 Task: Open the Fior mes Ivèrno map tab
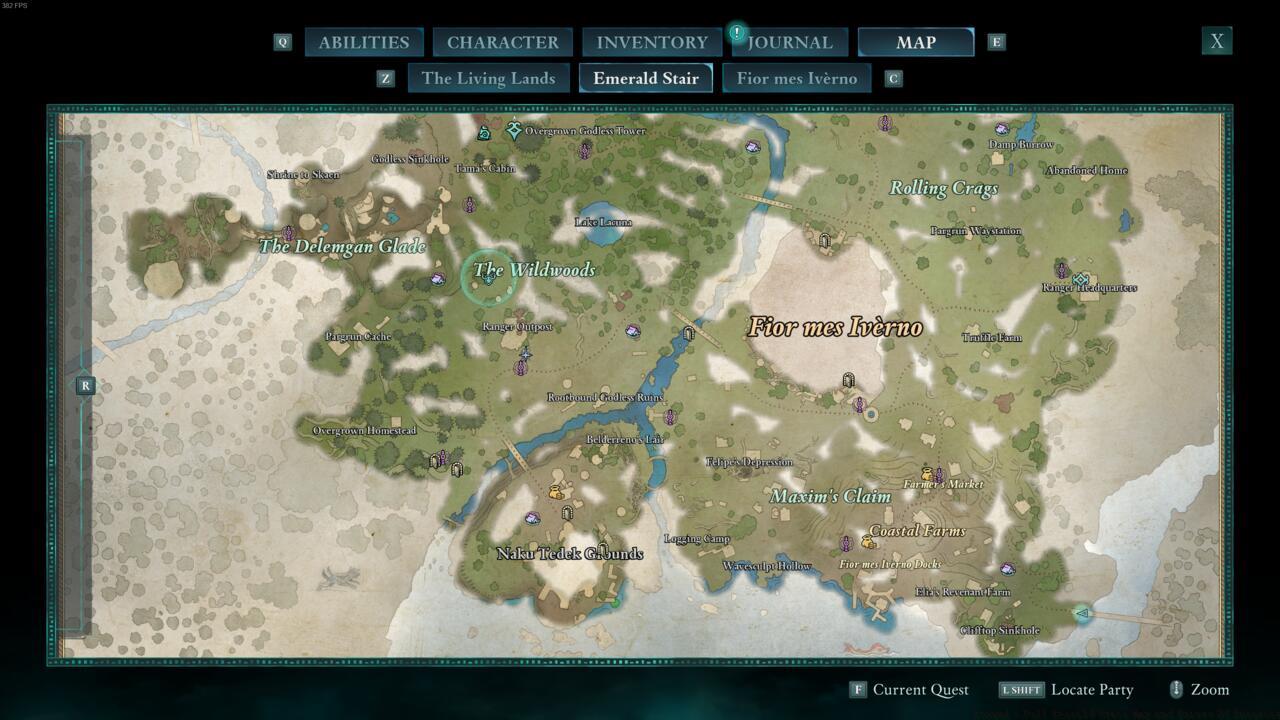797,78
